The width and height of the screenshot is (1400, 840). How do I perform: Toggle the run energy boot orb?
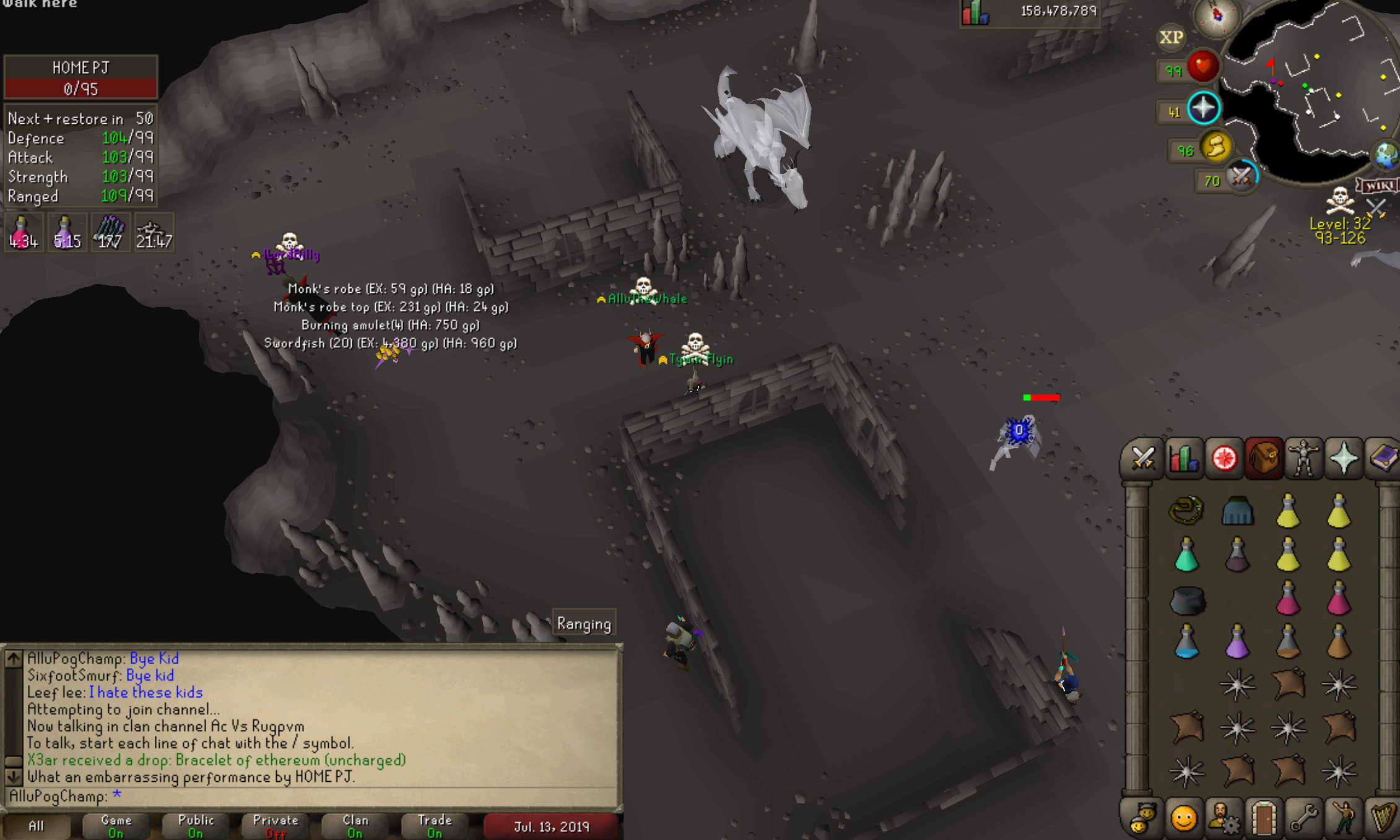(1216, 147)
